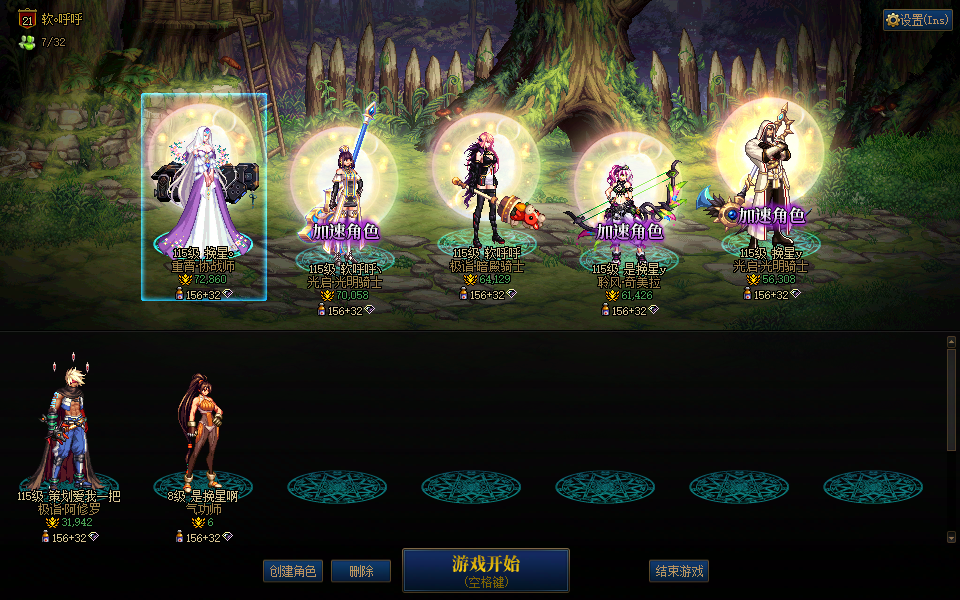This screenshot has width=960, height=600.
Task: Click the character list scrollbar down arrow
Action: (951, 537)
